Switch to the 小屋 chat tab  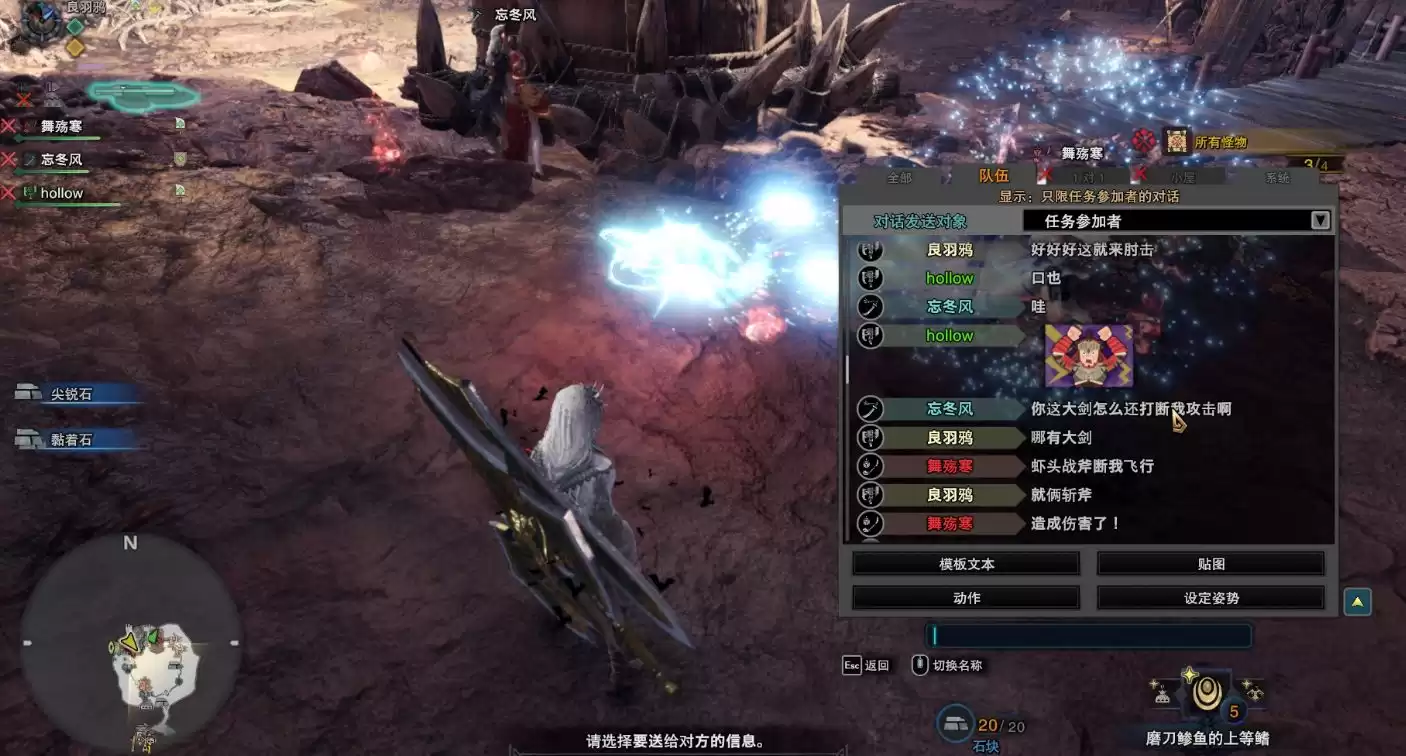coord(1183,178)
